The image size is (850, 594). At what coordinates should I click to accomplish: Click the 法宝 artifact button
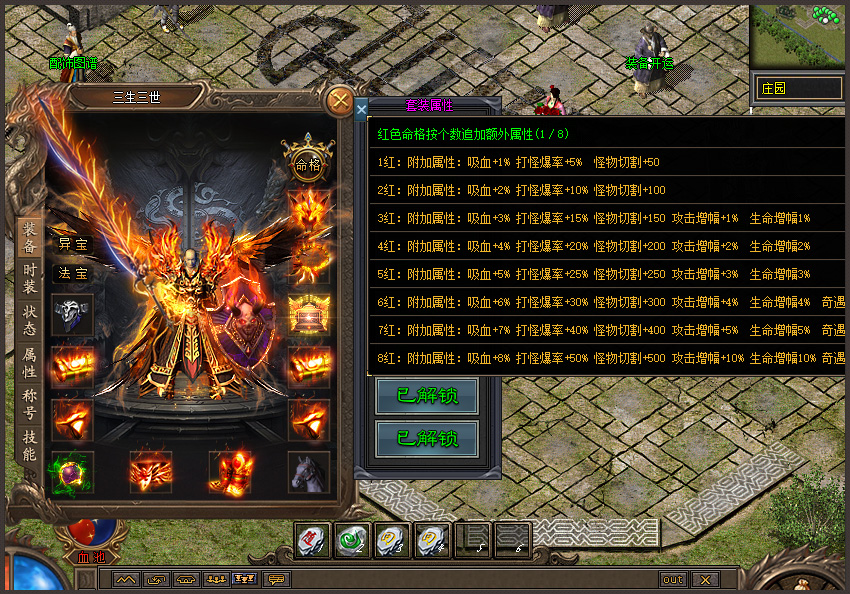click(x=74, y=272)
